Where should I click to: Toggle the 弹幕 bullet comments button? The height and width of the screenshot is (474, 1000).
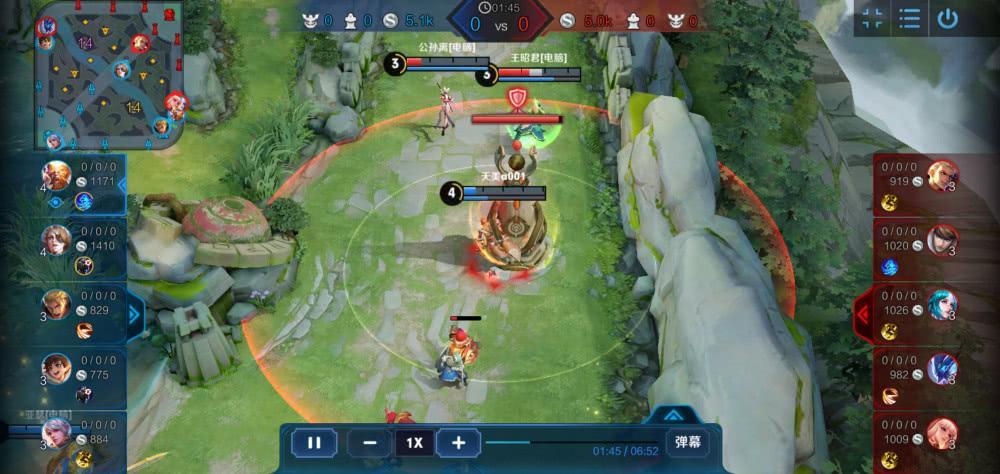coord(688,442)
